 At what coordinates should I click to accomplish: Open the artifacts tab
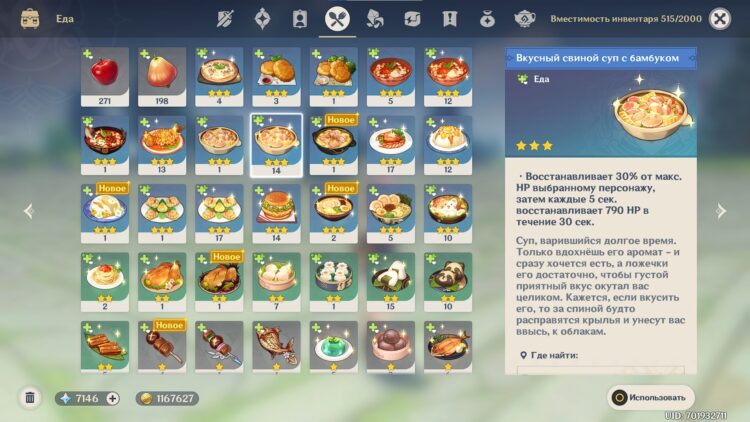tap(262, 18)
